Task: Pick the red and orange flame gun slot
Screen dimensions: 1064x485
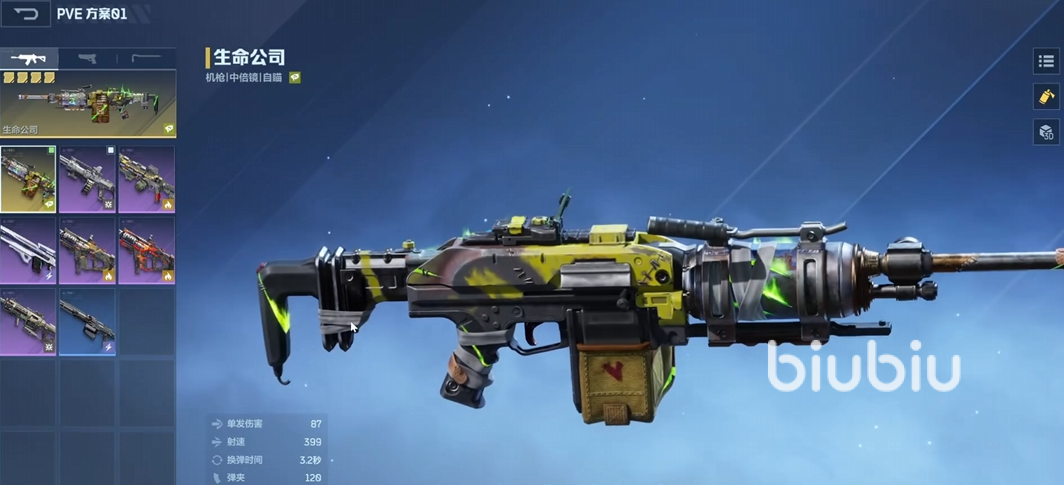Action: [x=146, y=250]
